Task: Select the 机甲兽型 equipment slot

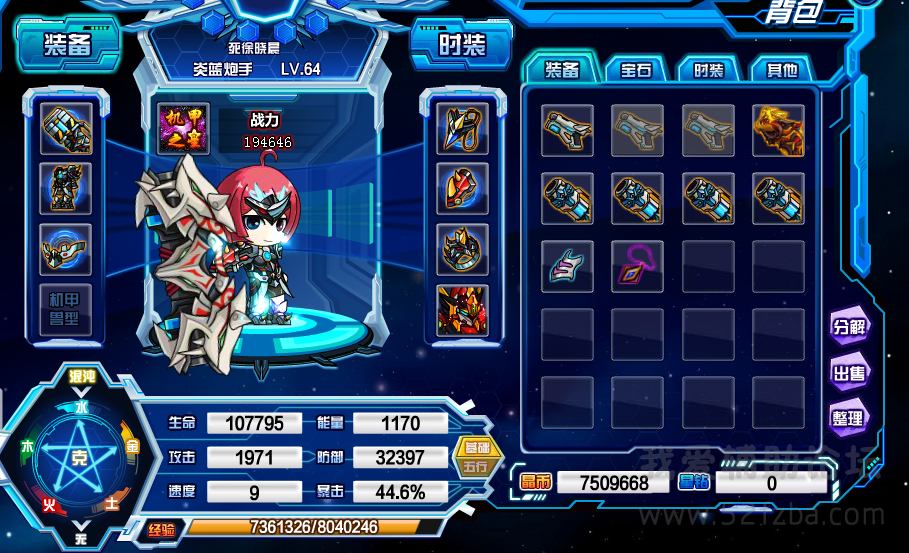Action: [x=67, y=311]
